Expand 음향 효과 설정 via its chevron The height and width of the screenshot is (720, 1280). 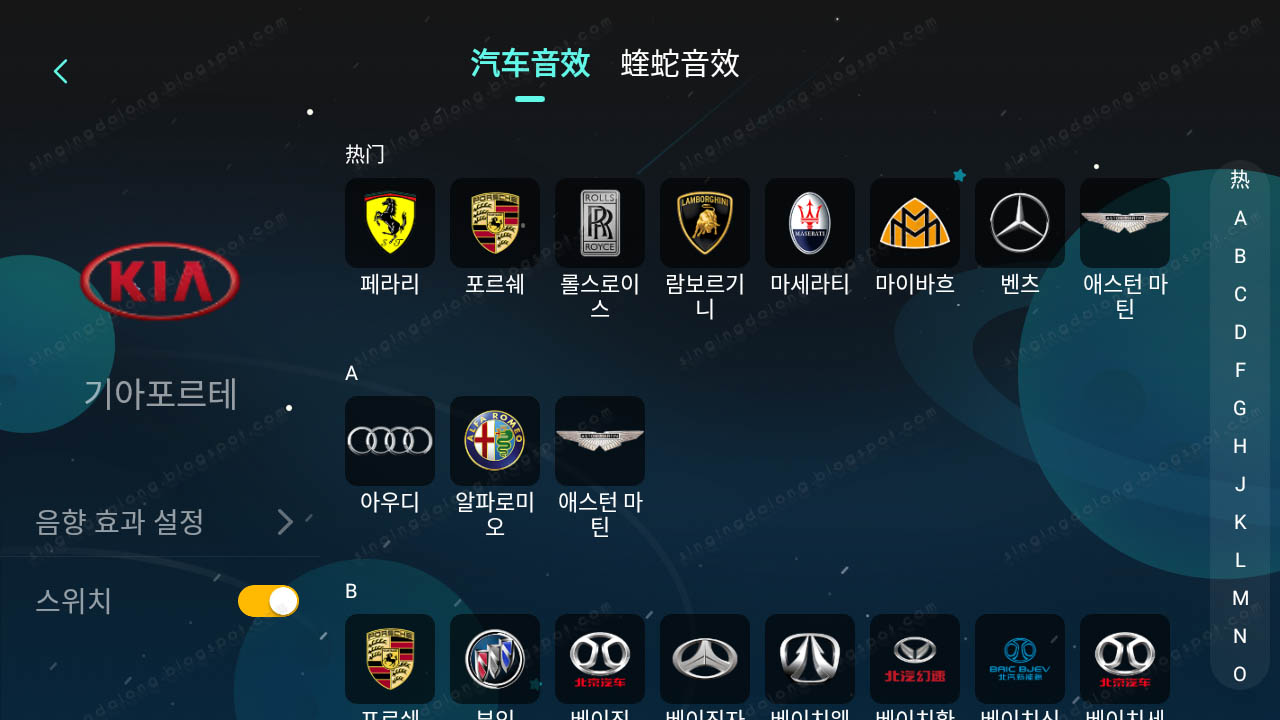pyautogui.click(x=285, y=522)
